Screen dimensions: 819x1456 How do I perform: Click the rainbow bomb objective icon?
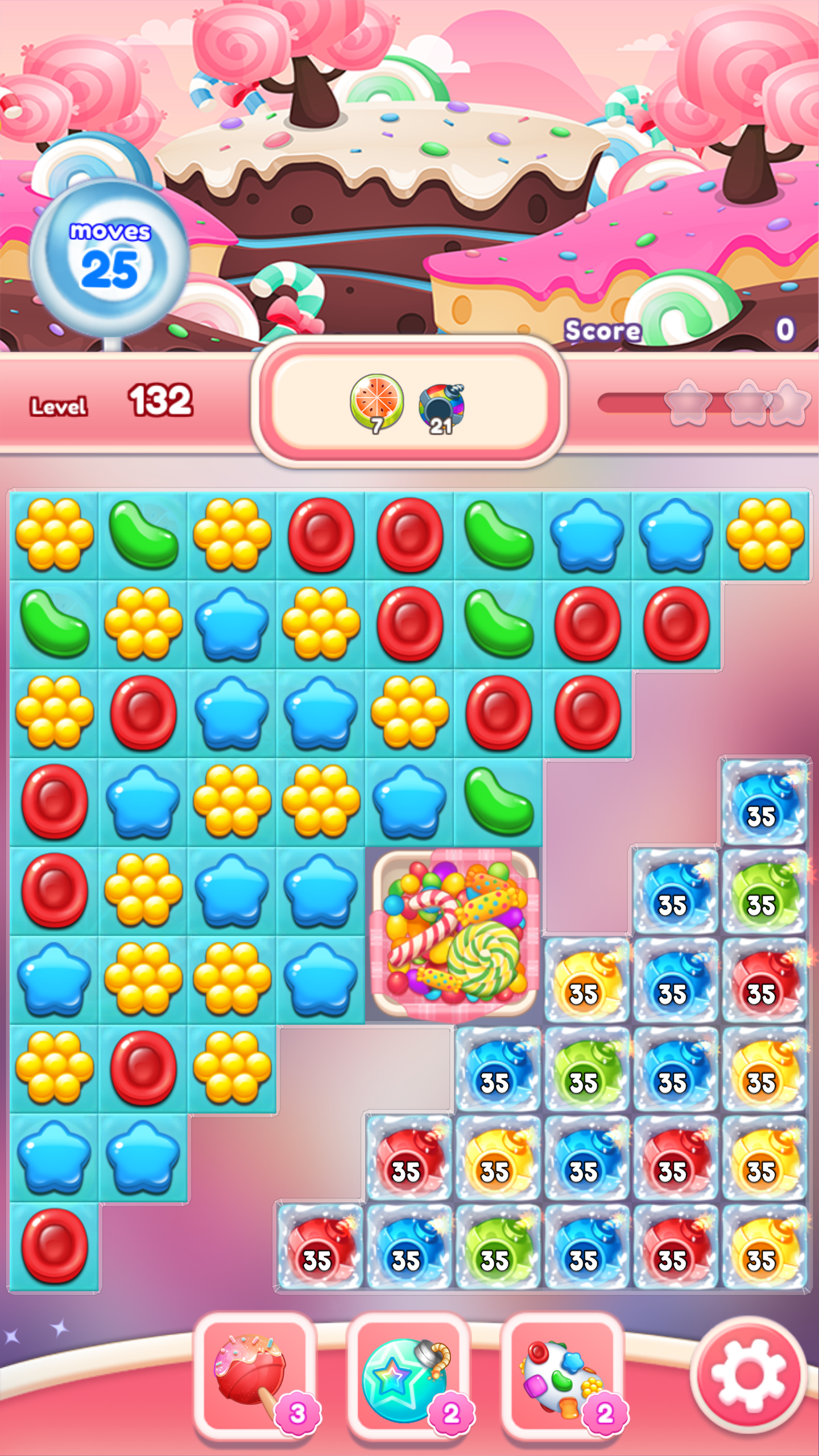444,404
